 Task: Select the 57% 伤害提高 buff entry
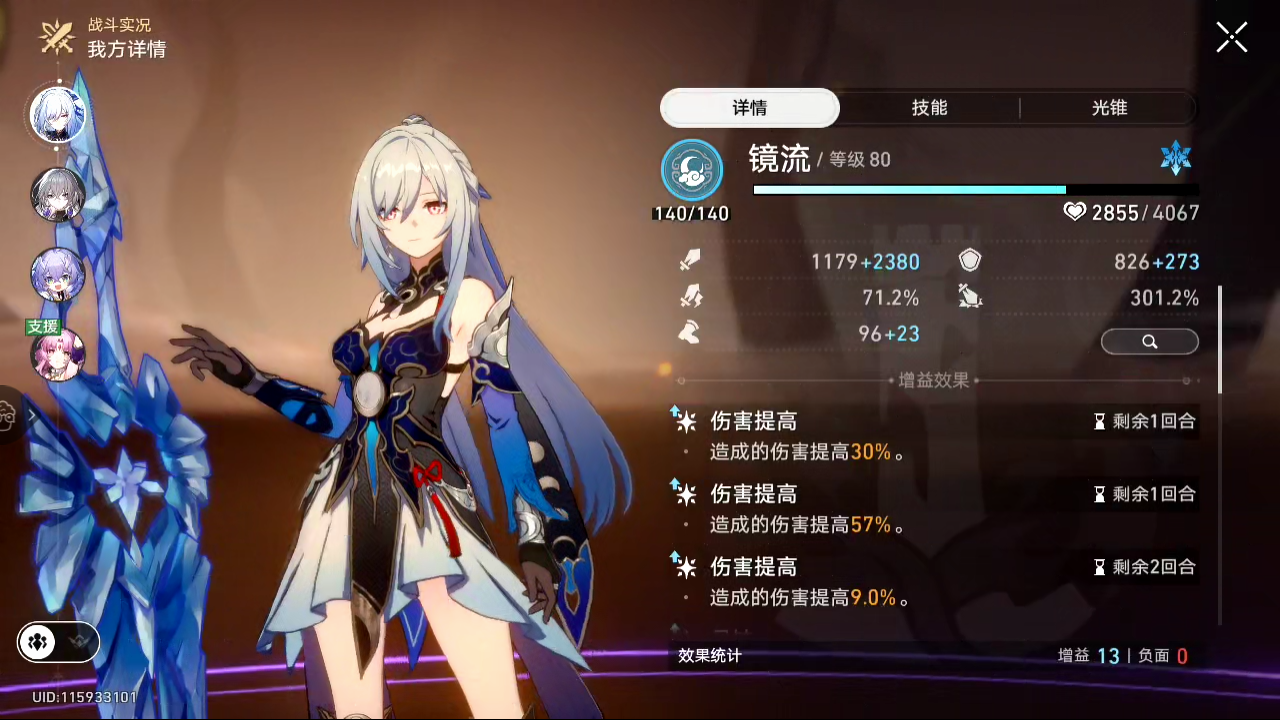[934, 508]
